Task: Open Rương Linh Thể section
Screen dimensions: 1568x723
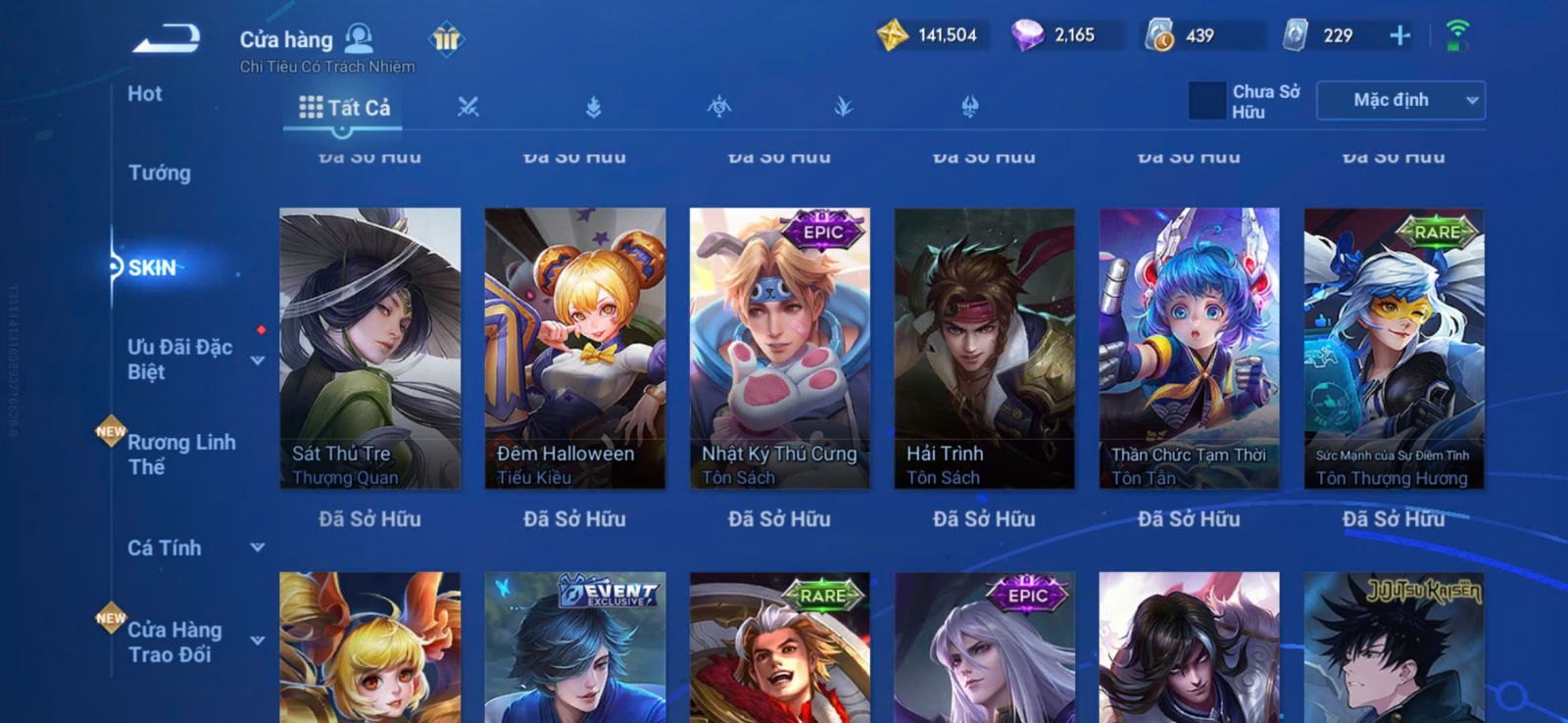Action: pos(181,455)
